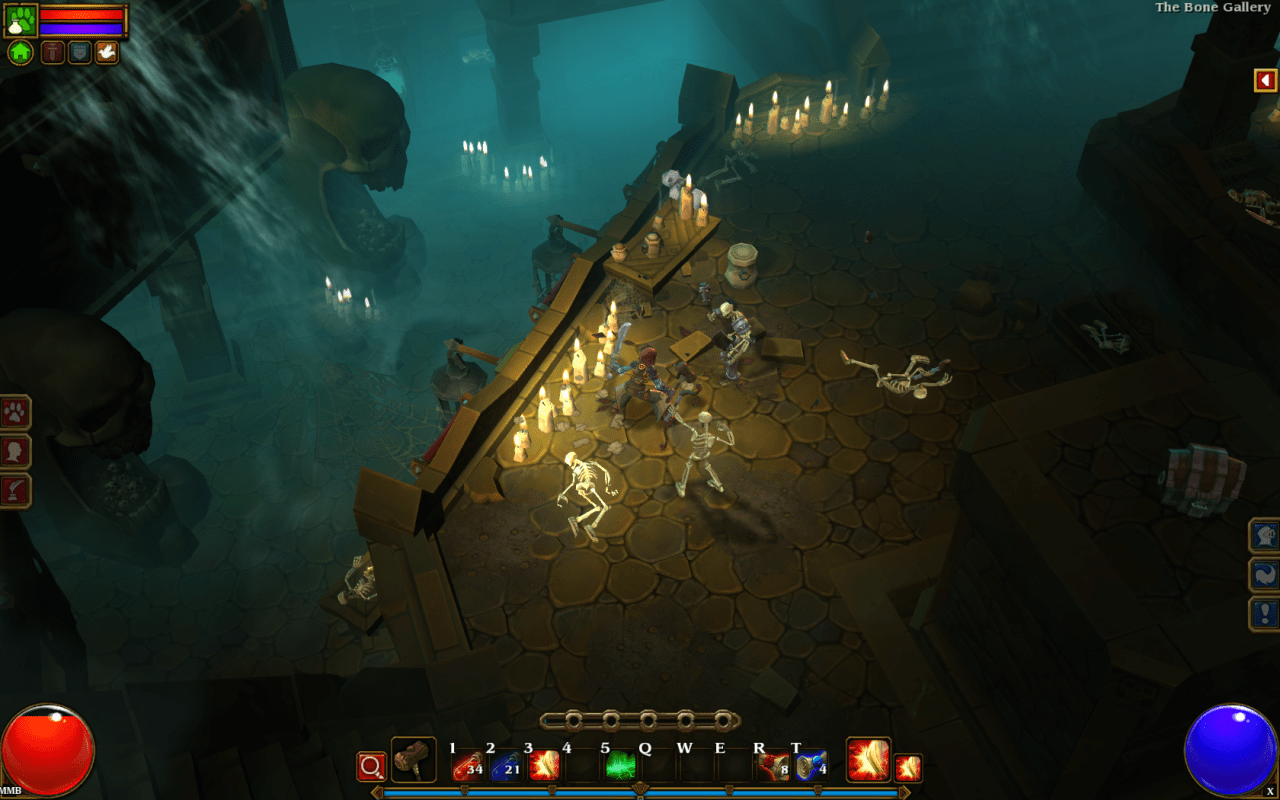This screenshot has width=1280, height=800.
Task: Open the quest log quill icon
Action: [17, 488]
